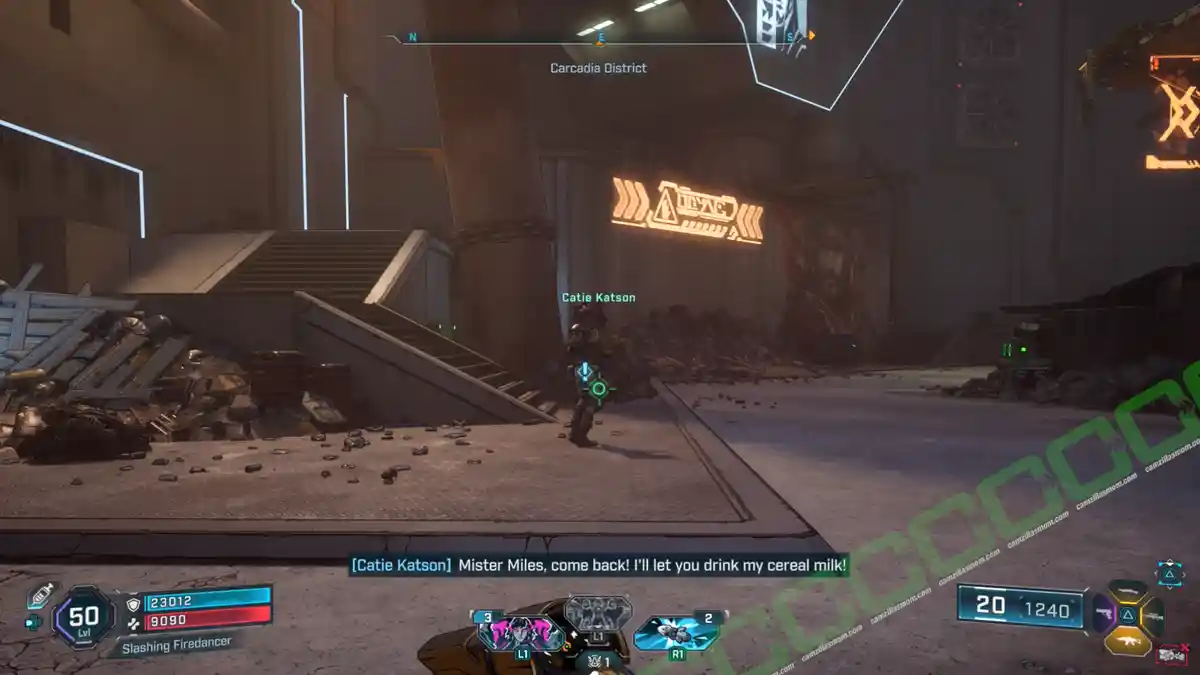Select the greyed-out skill icon in the centre
Screen dimensions: 1200x675
pyautogui.click(x=597, y=614)
